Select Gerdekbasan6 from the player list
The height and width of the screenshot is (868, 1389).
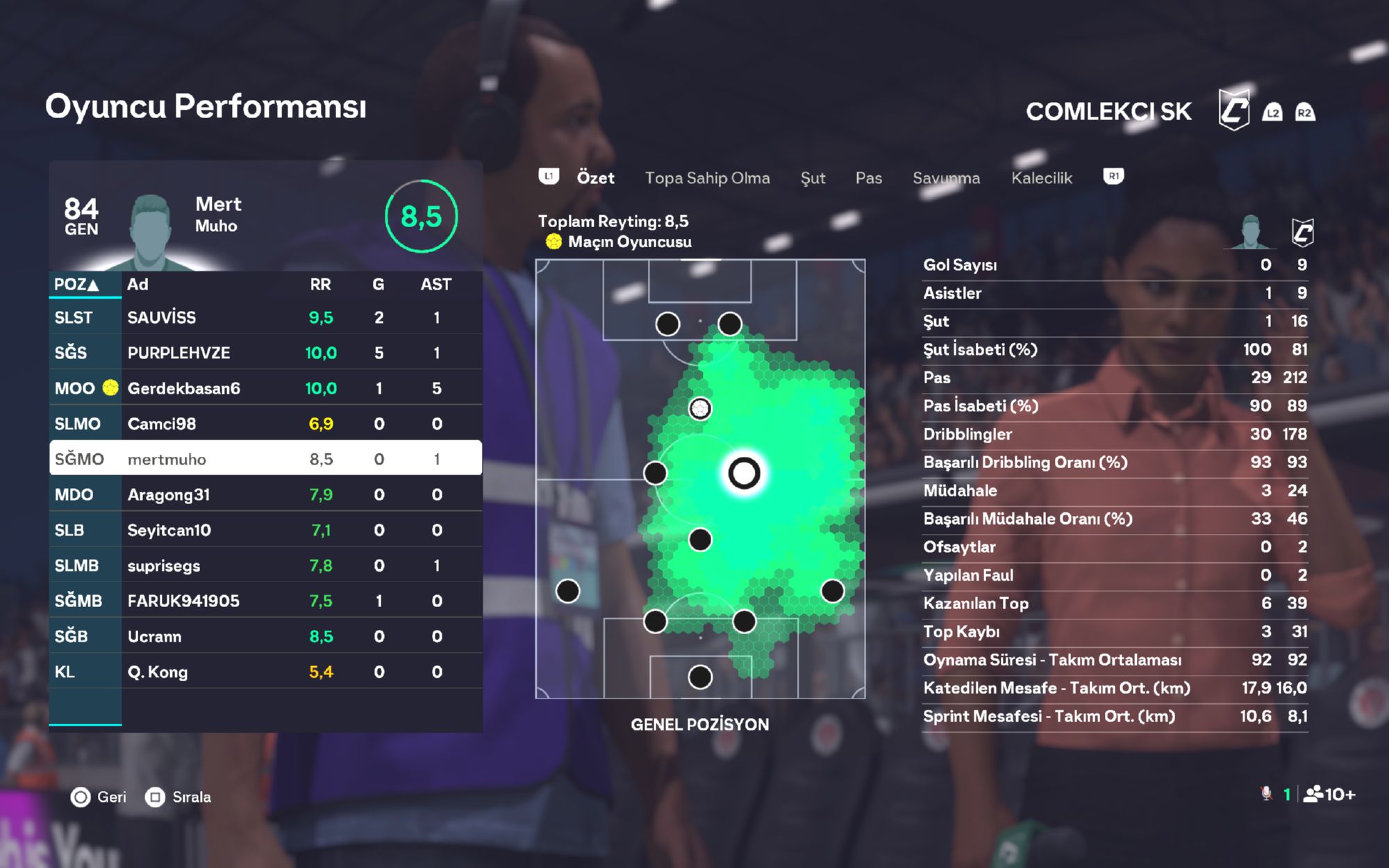[x=265, y=388]
